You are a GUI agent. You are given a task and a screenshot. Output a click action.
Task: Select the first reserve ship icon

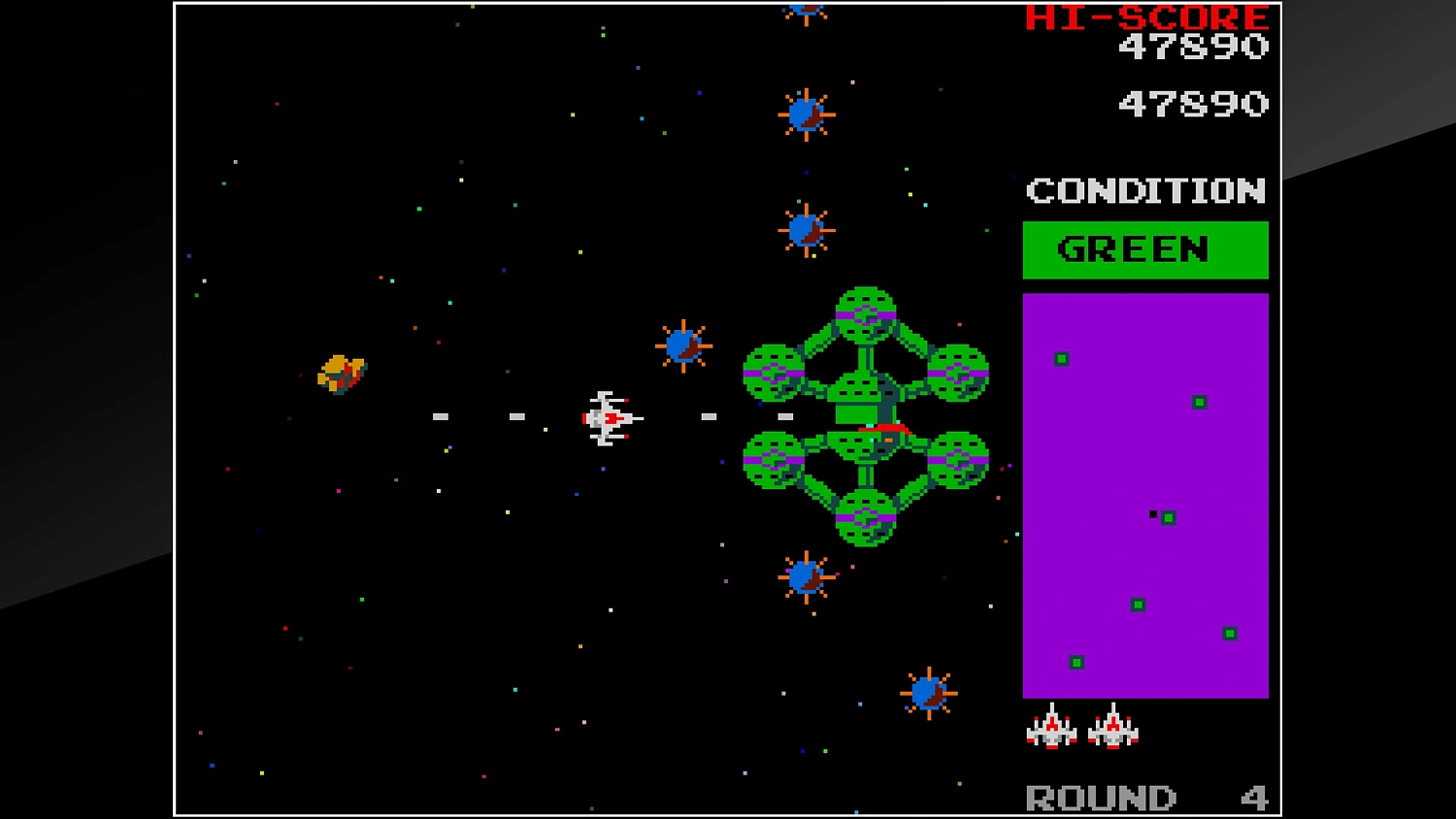(1052, 730)
